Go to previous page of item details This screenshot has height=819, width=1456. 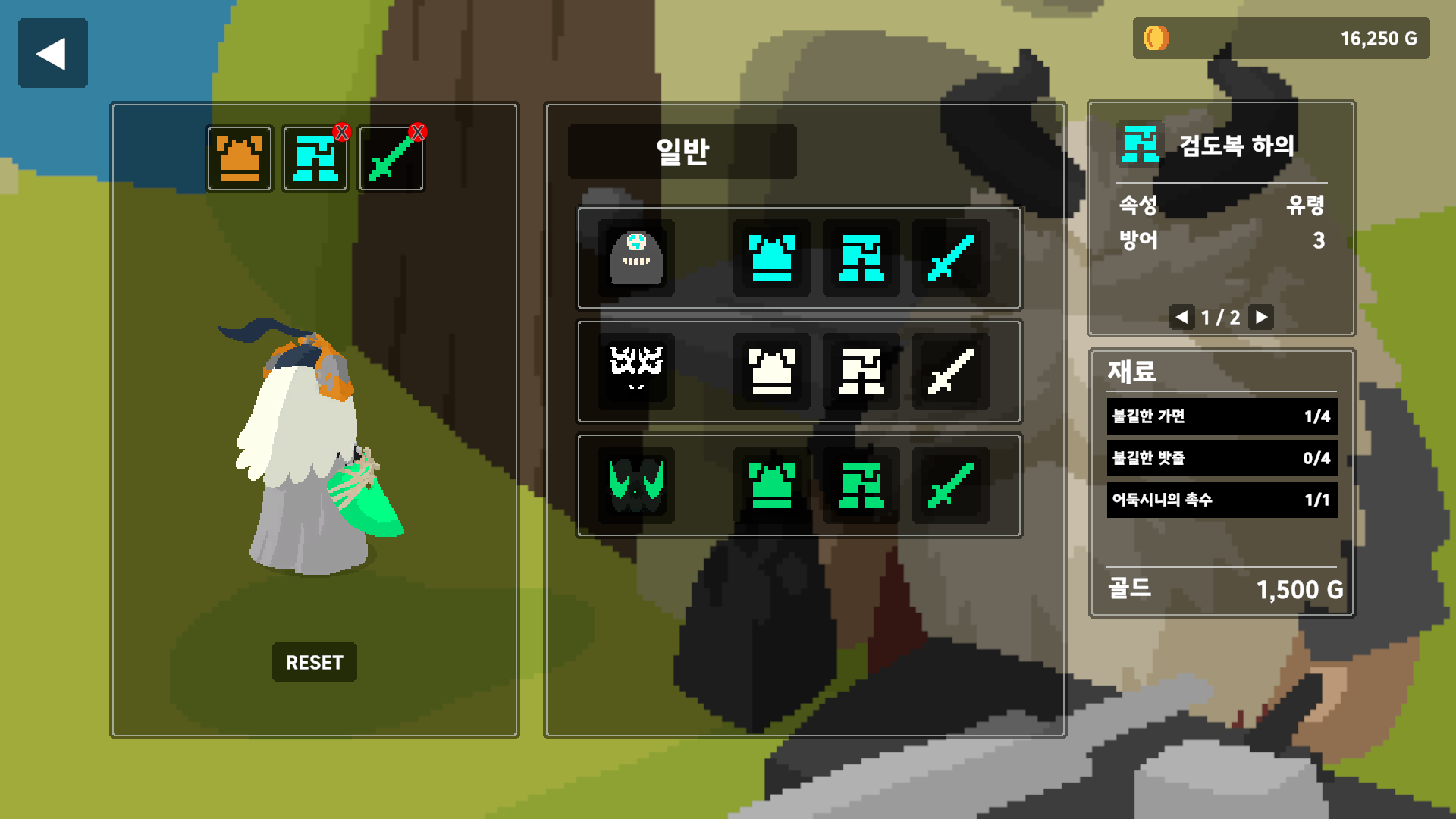click(1181, 318)
